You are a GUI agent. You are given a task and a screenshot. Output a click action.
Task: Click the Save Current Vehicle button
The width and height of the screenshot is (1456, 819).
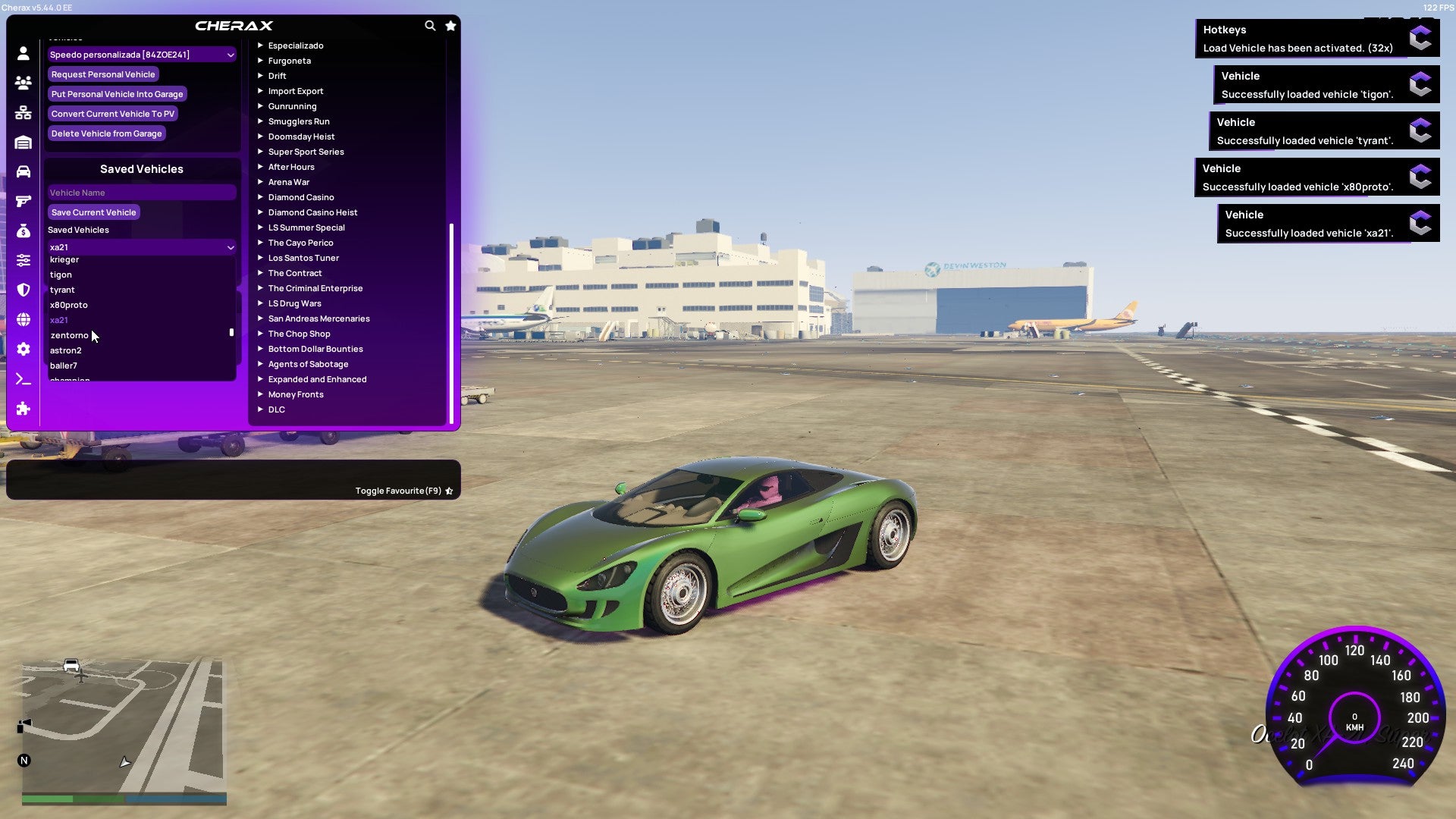[x=93, y=212]
